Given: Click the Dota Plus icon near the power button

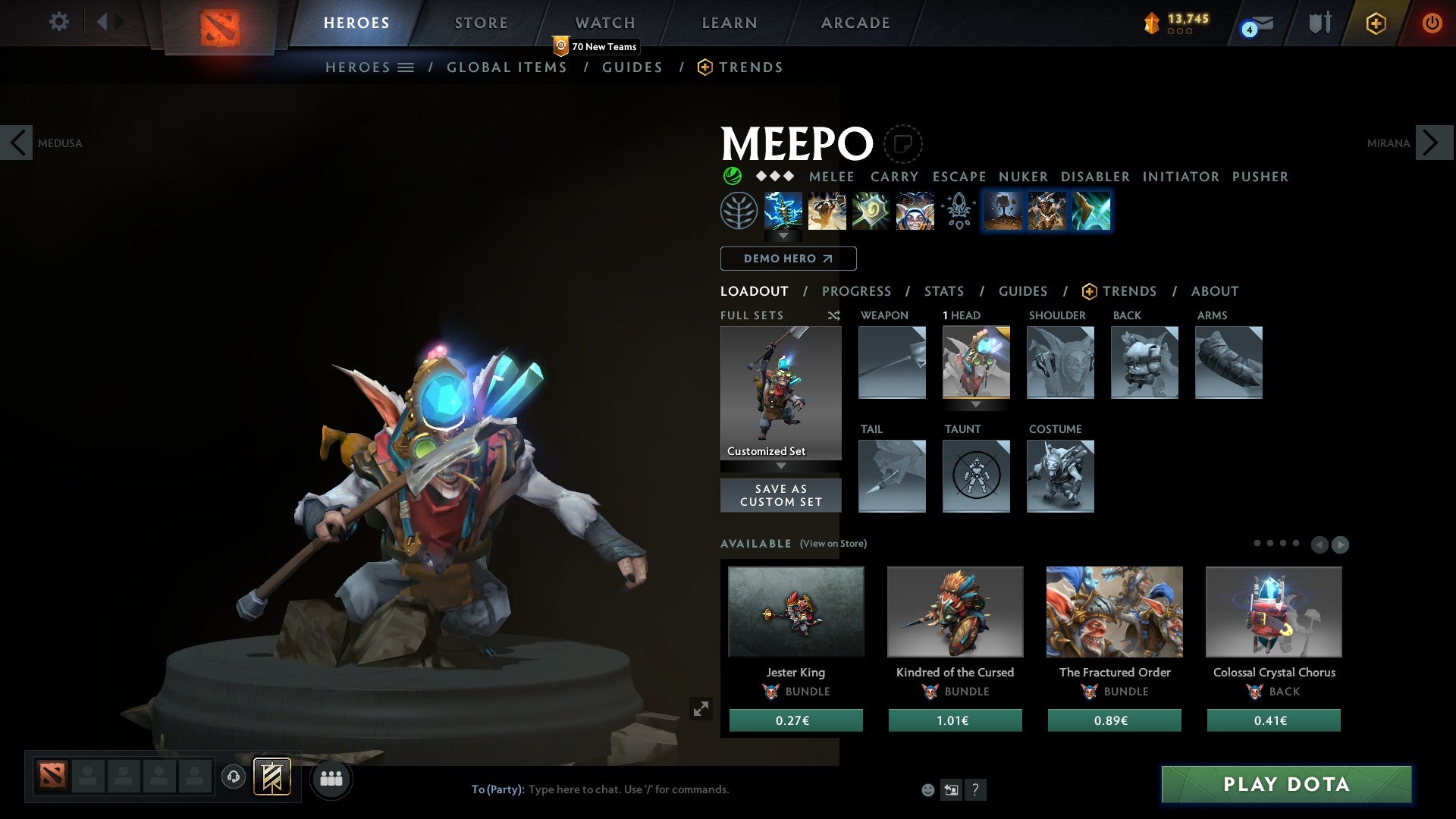Looking at the screenshot, I should coord(1376,23).
